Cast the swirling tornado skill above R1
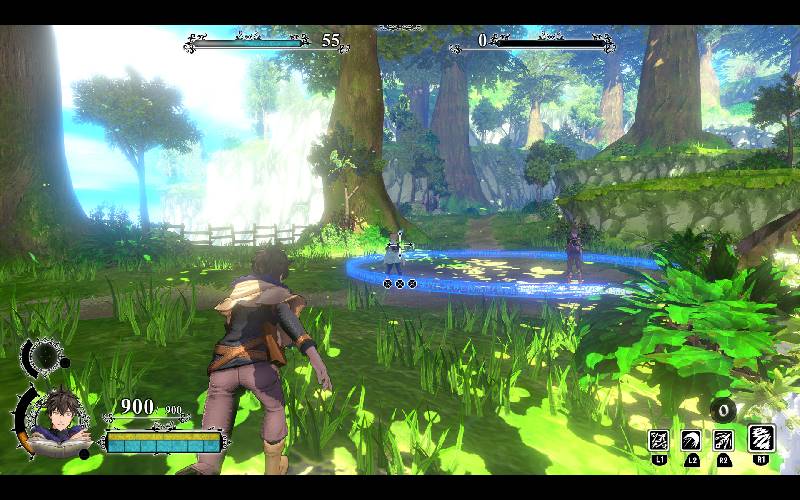 [x=761, y=438]
